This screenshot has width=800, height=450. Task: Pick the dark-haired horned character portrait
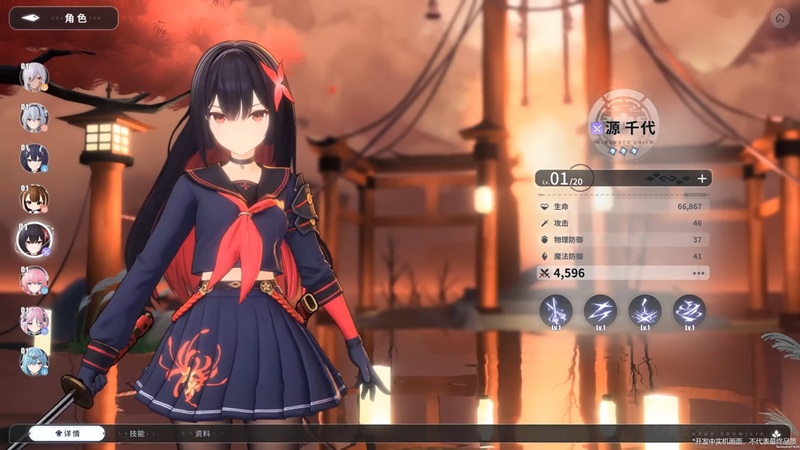click(33, 158)
